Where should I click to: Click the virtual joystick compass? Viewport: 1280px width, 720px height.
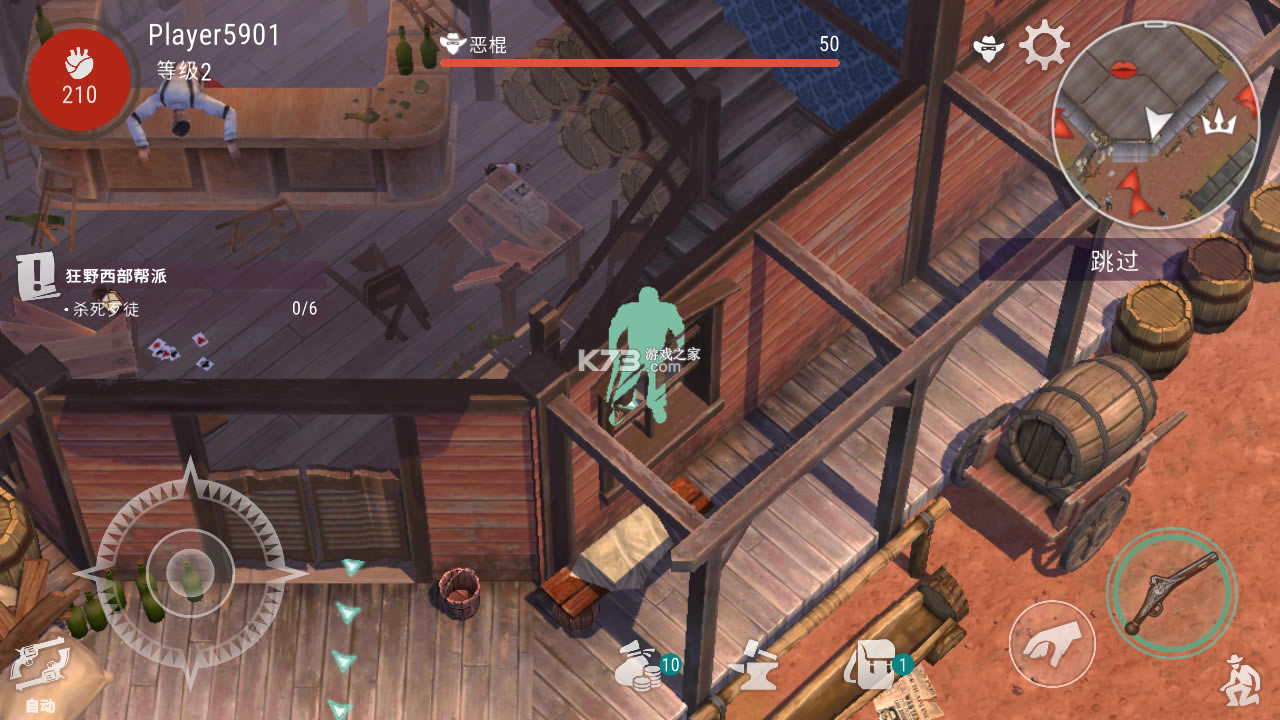tap(190, 574)
